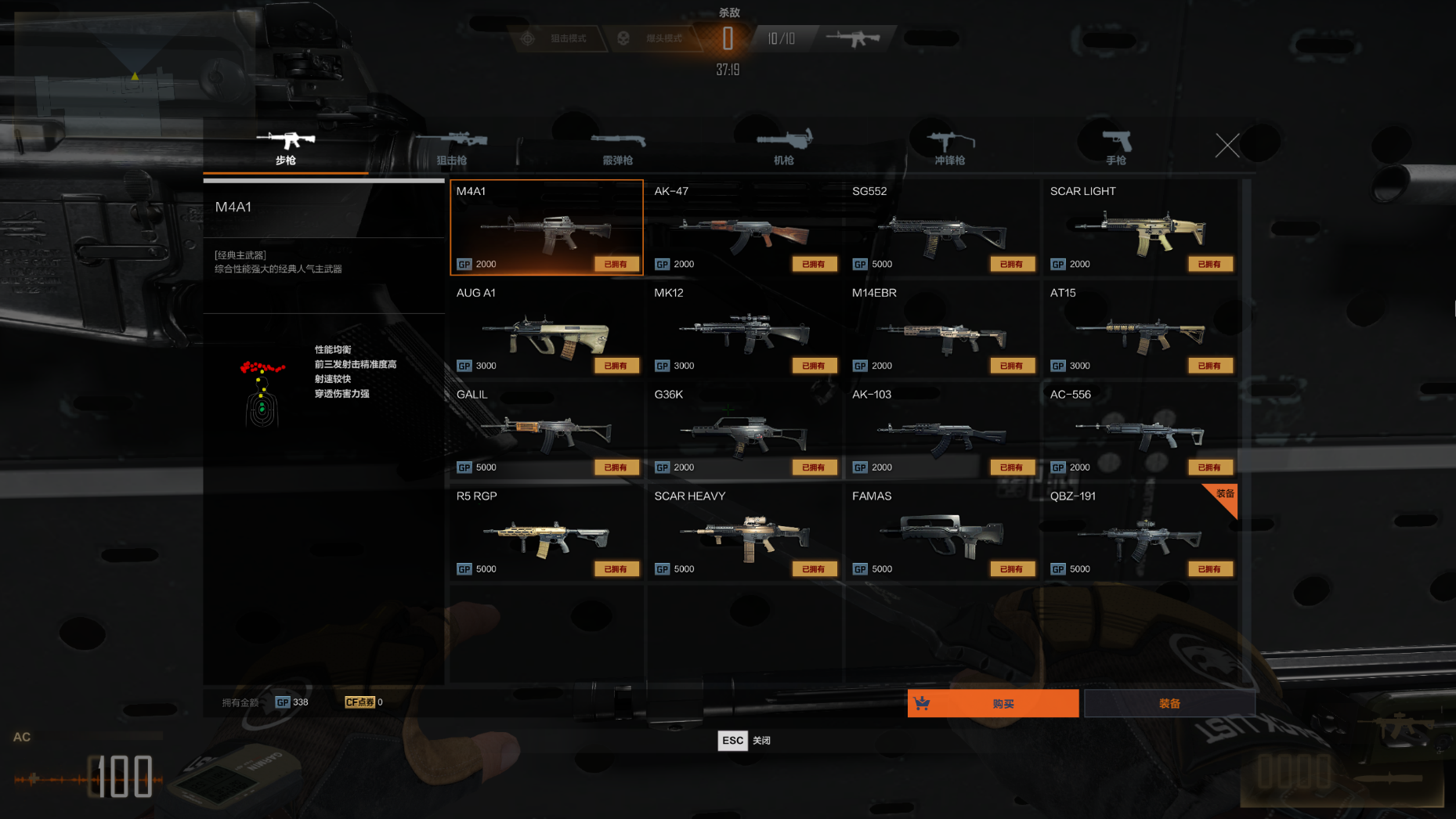The width and height of the screenshot is (1456, 819).
Task: Switch to the 狙击枪 sniper tab
Action: tap(452, 147)
